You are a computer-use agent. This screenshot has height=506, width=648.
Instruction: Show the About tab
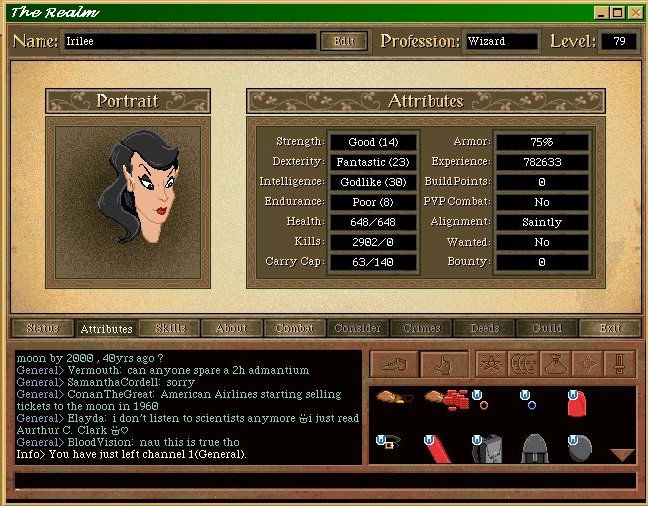(231, 328)
